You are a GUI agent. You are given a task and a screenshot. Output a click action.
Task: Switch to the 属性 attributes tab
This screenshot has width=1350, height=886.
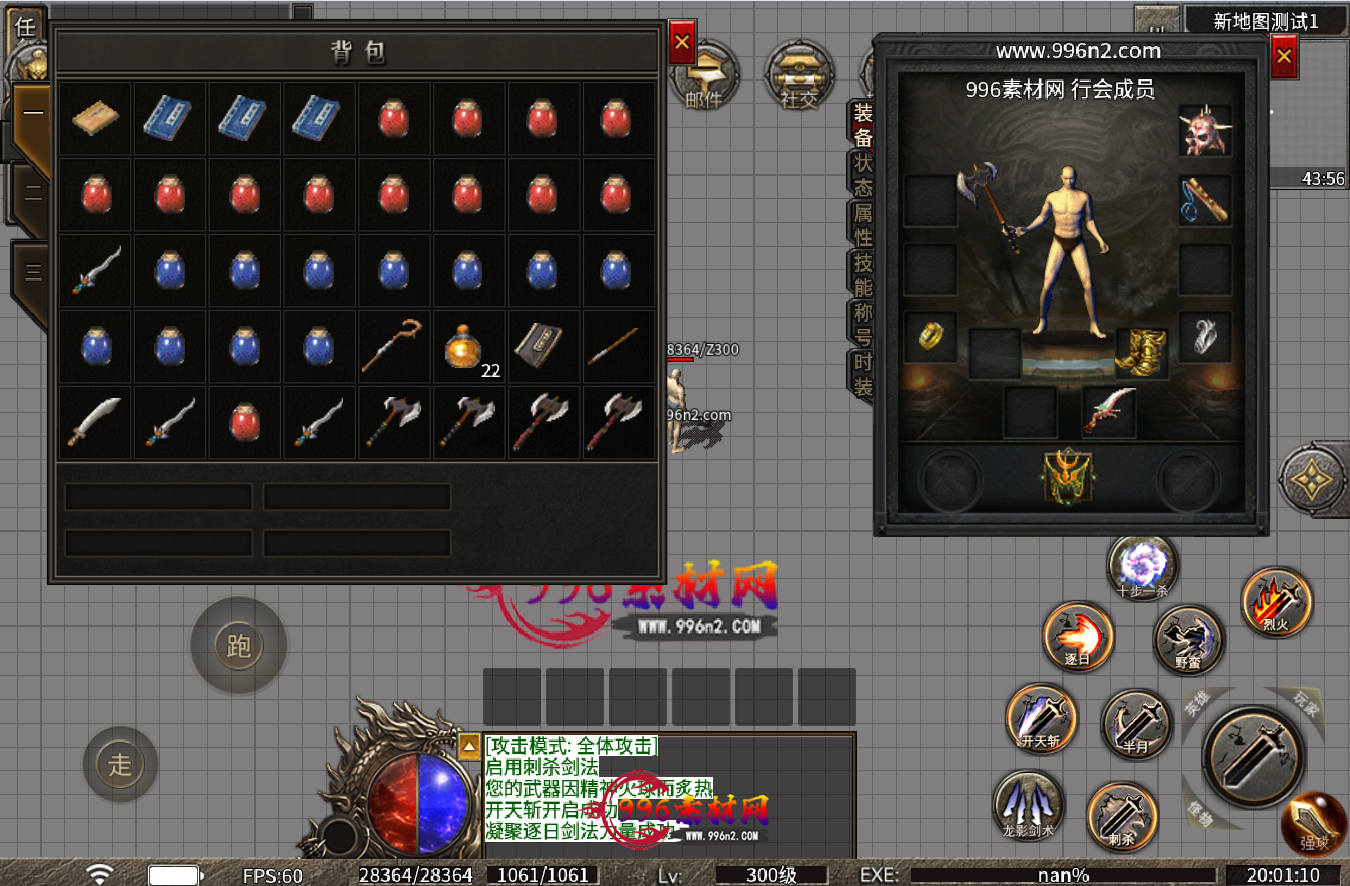pyautogui.click(x=862, y=225)
